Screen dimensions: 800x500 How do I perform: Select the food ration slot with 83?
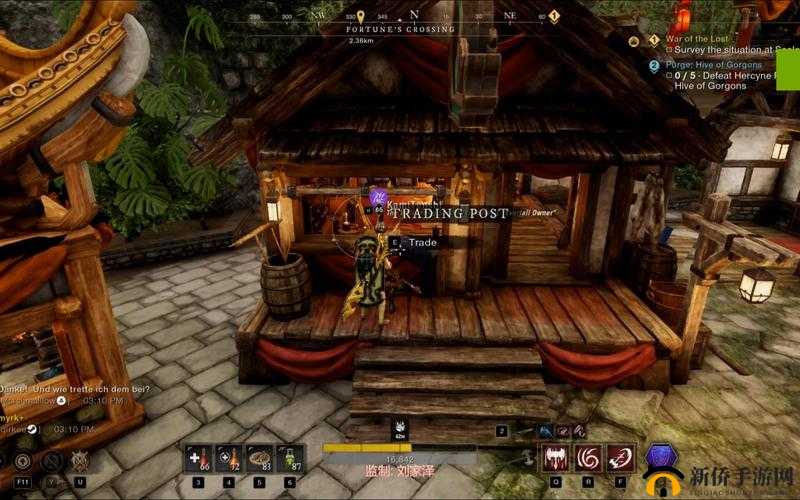[x=259, y=459]
